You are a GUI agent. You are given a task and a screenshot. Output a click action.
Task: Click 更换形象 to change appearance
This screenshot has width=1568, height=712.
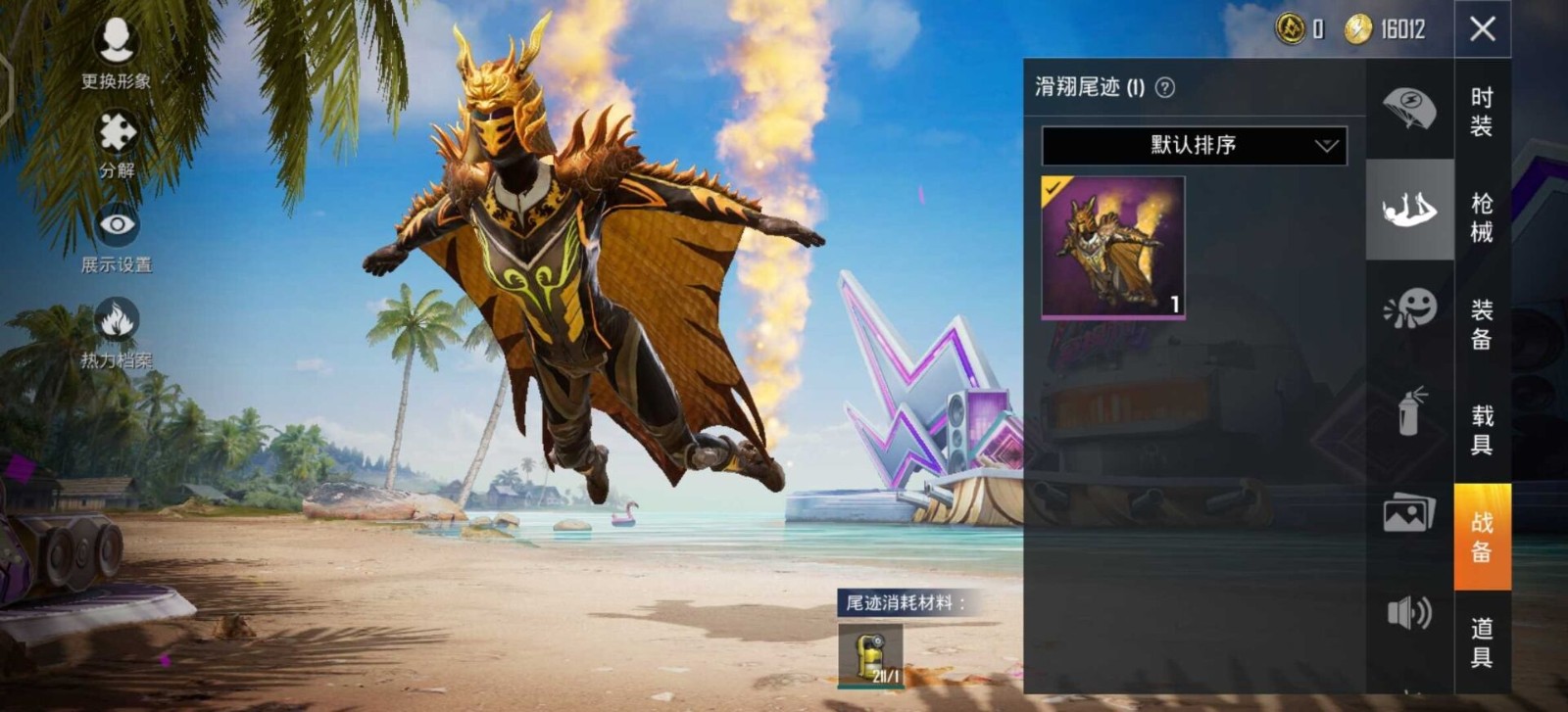click(117, 47)
